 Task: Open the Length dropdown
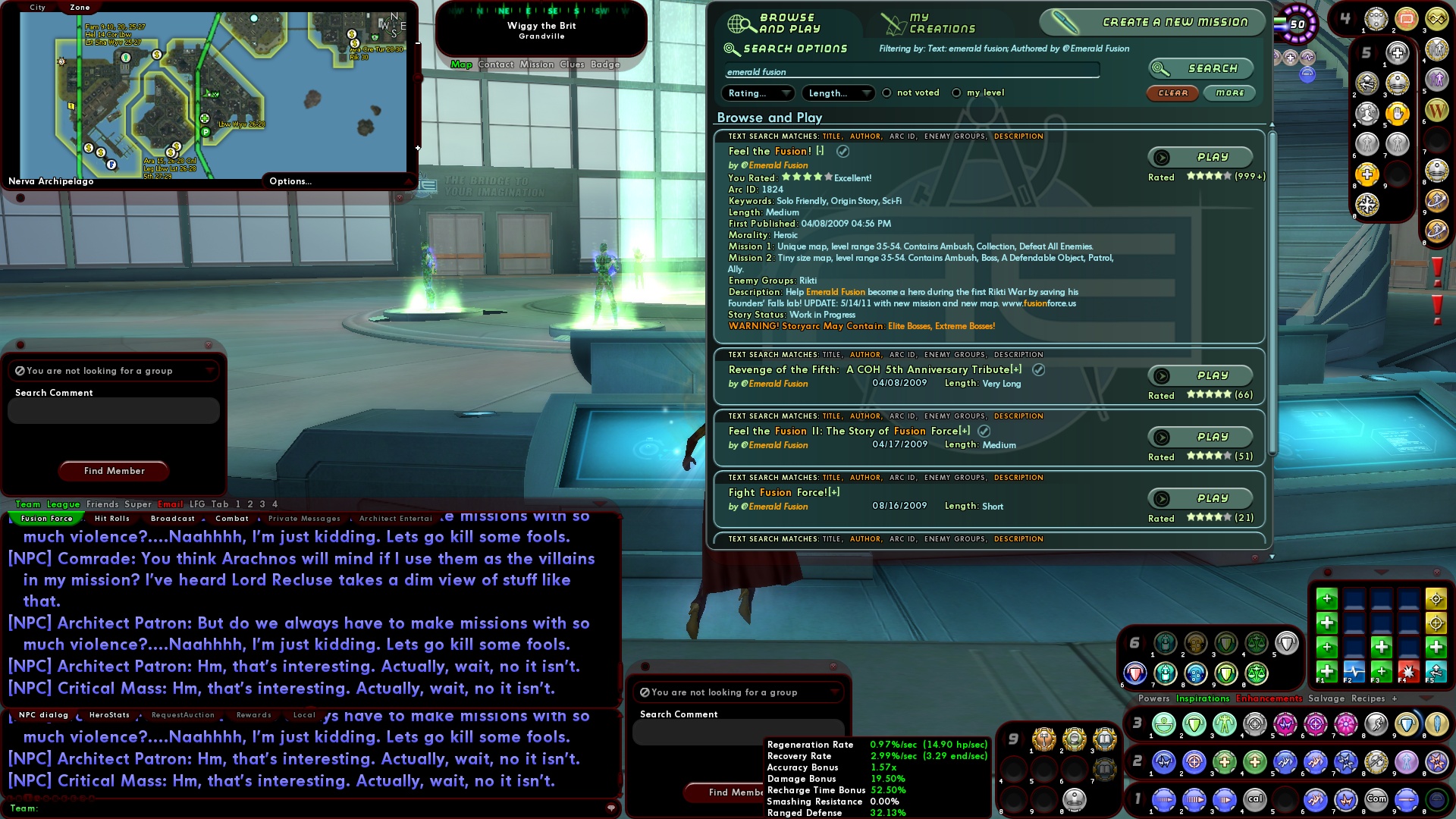(x=836, y=93)
